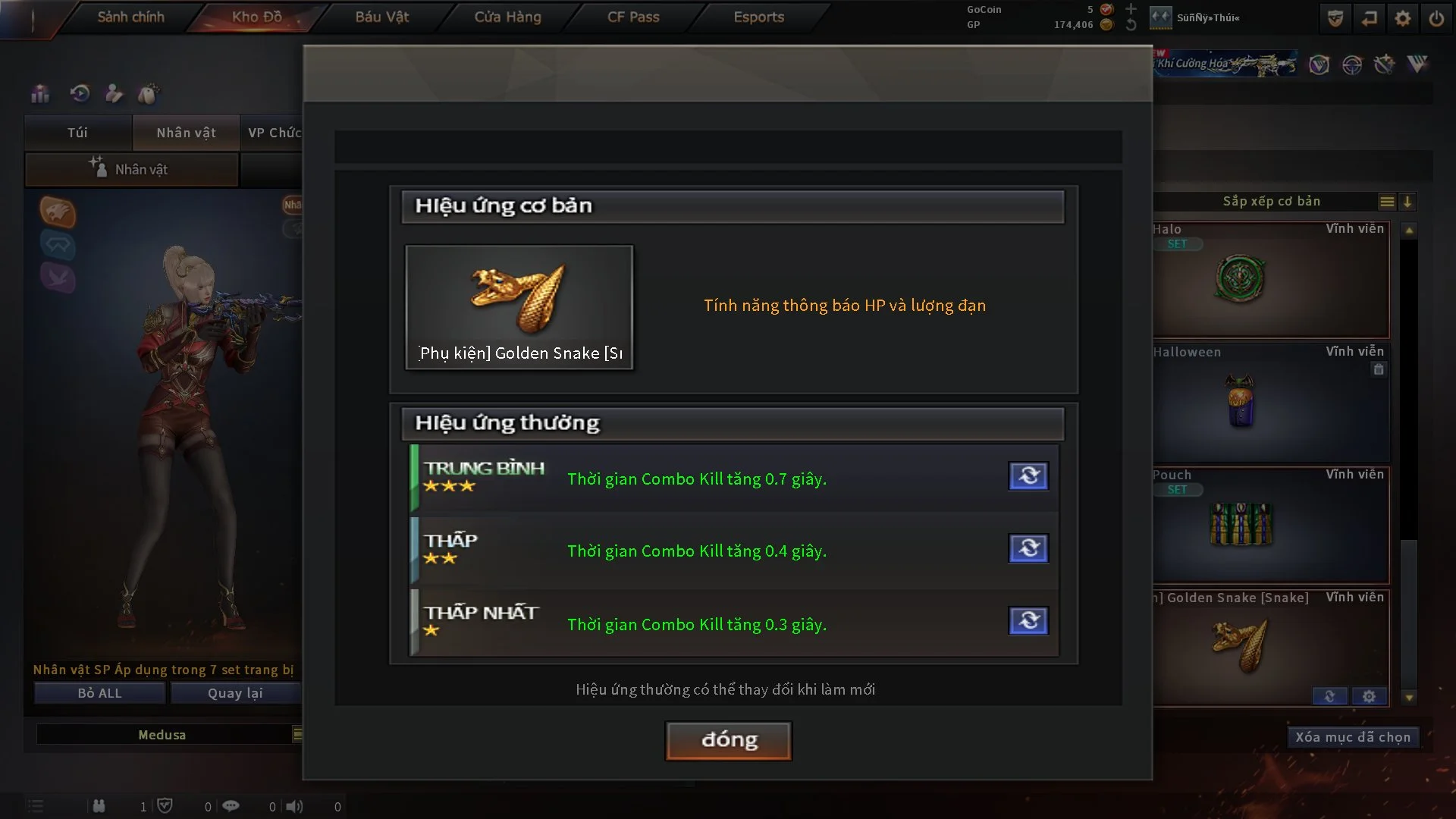Click the Bỏ ALL button
Viewport: 1456px width, 819px height.
tap(99, 693)
